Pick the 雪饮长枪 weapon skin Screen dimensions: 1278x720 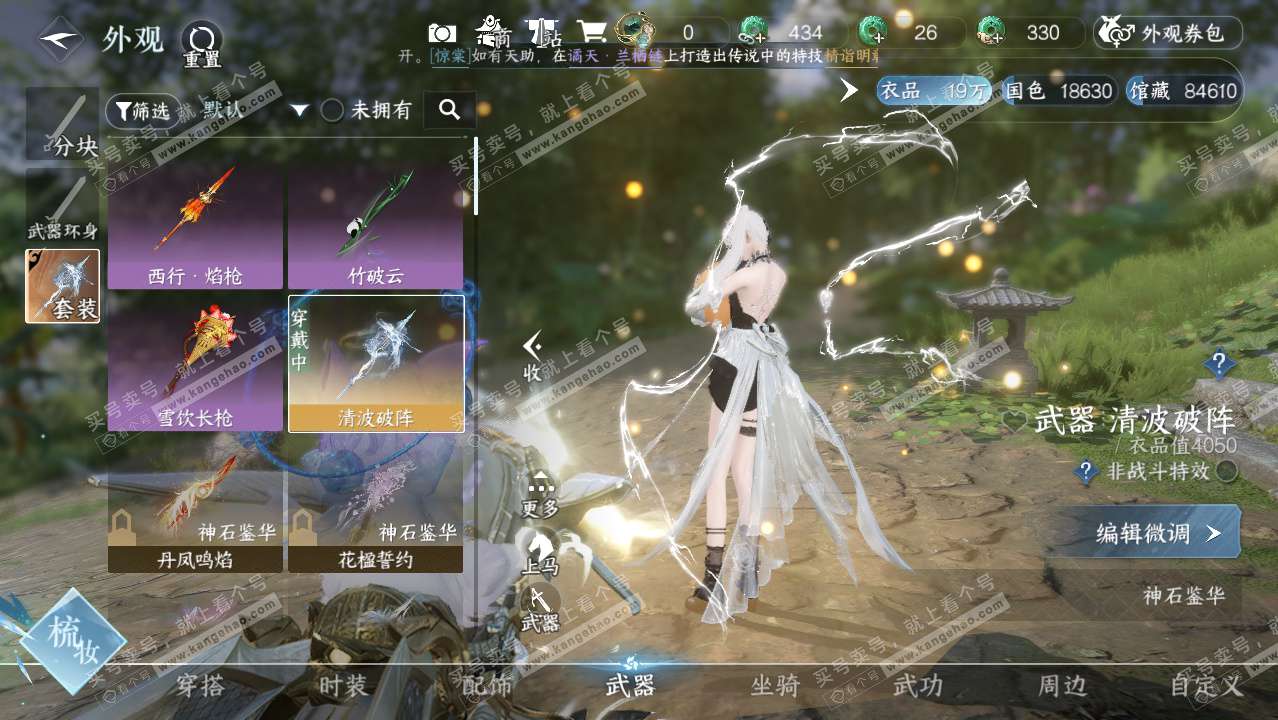pos(195,364)
